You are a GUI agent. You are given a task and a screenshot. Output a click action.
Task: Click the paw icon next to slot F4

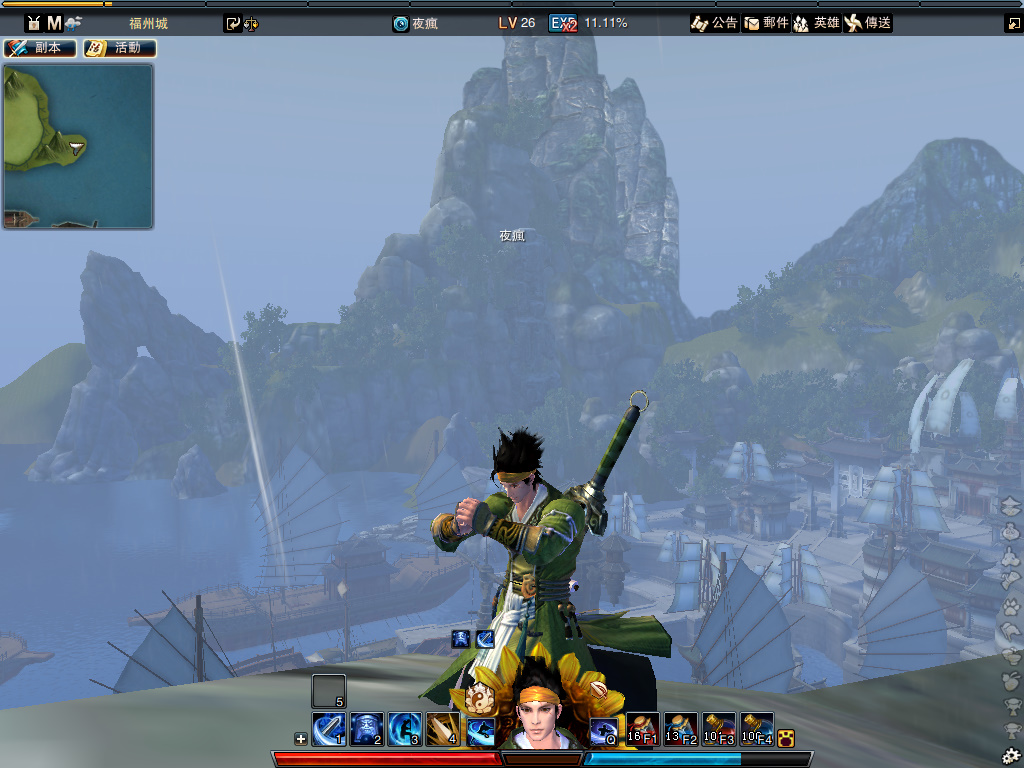click(x=786, y=739)
